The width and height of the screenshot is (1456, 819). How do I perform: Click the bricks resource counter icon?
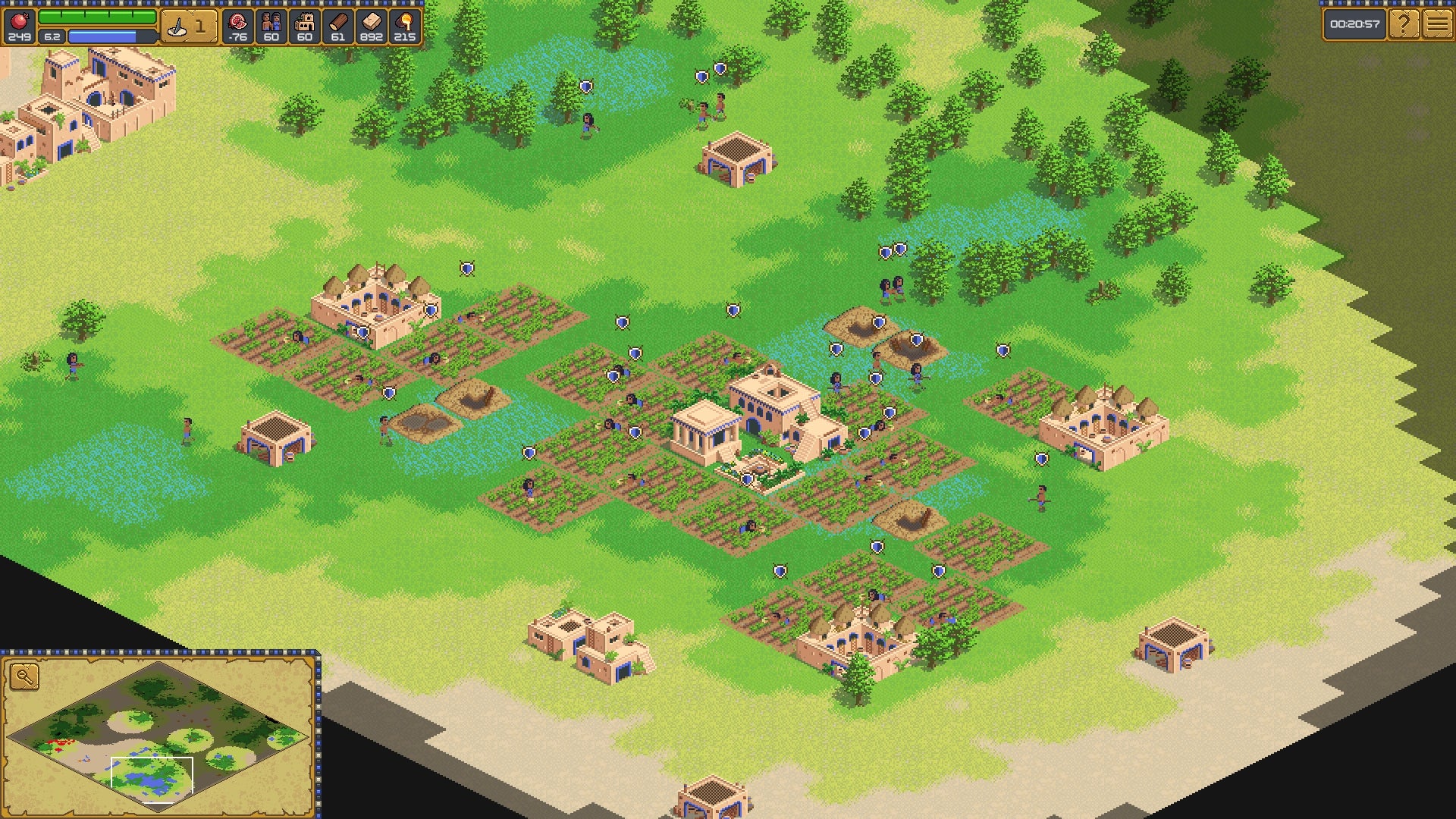pos(372,20)
